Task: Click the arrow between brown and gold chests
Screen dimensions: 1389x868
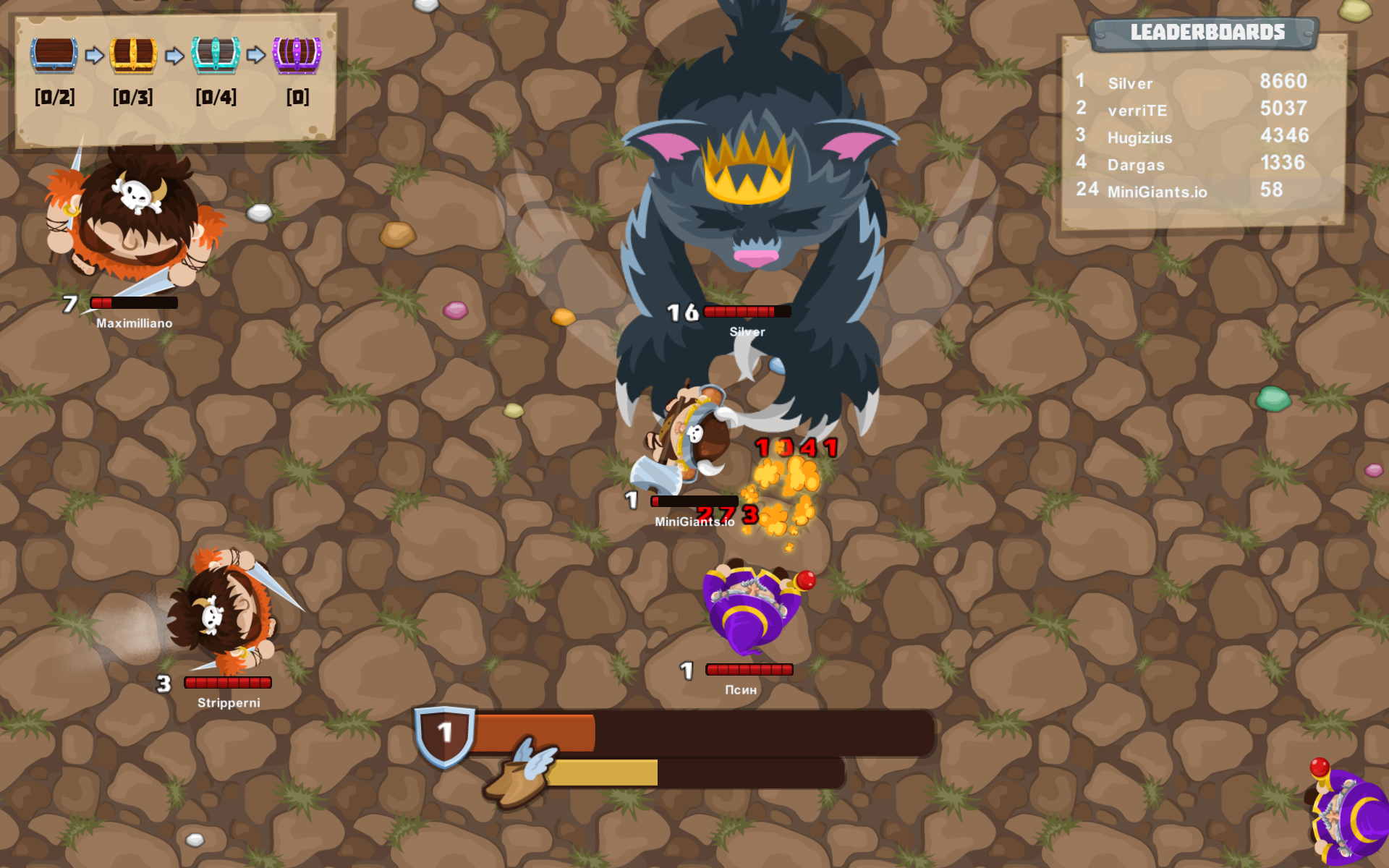Action: [x=95, y=54]
